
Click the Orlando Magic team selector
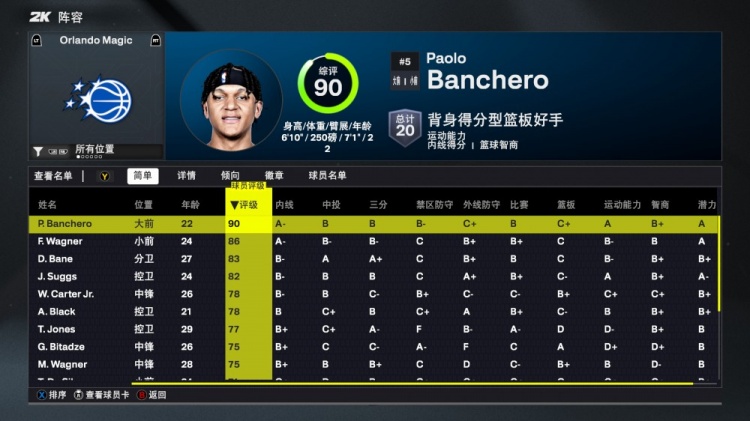(x=96, y=40)
